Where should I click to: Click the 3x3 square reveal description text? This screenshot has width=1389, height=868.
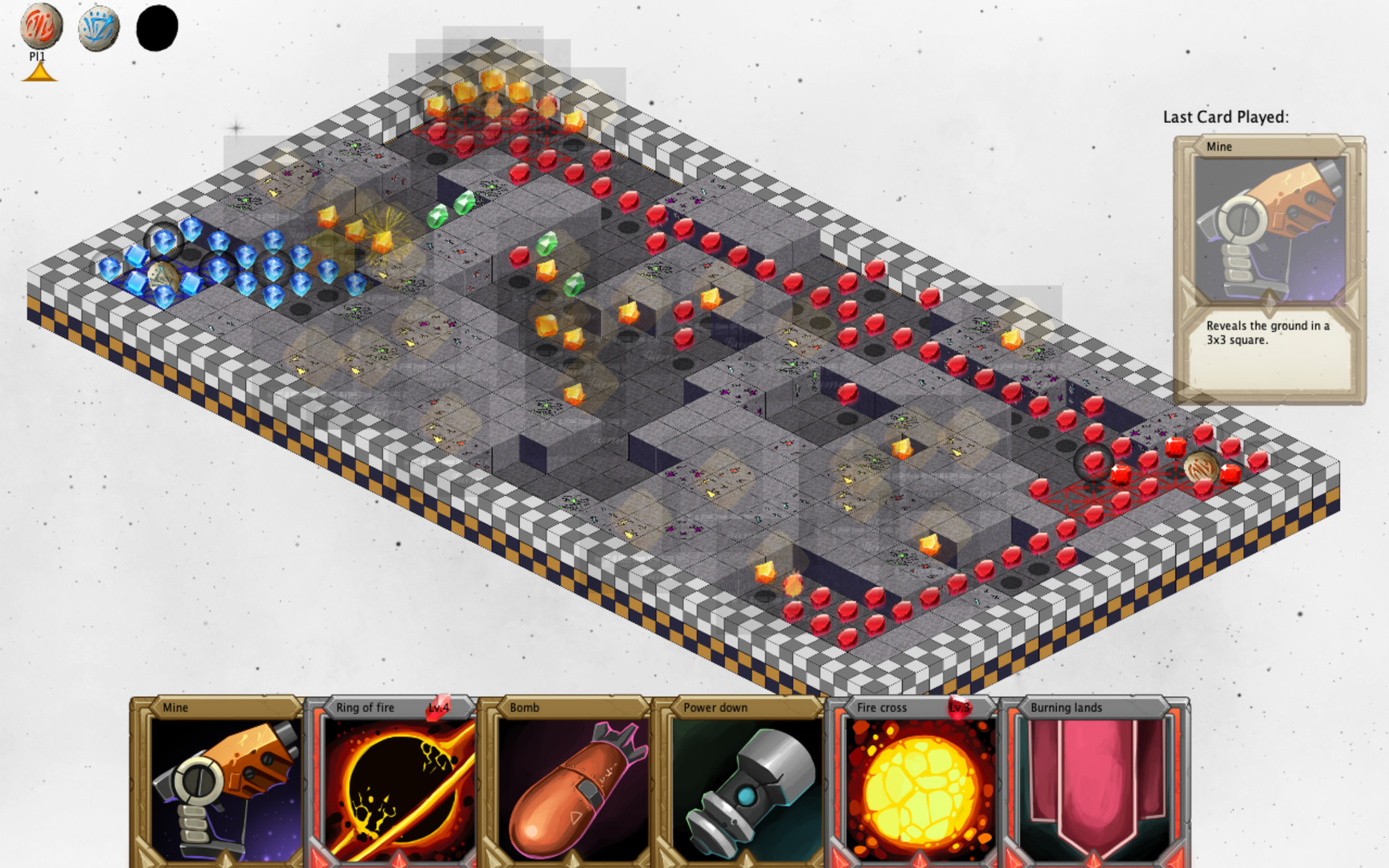point(1268,334)
